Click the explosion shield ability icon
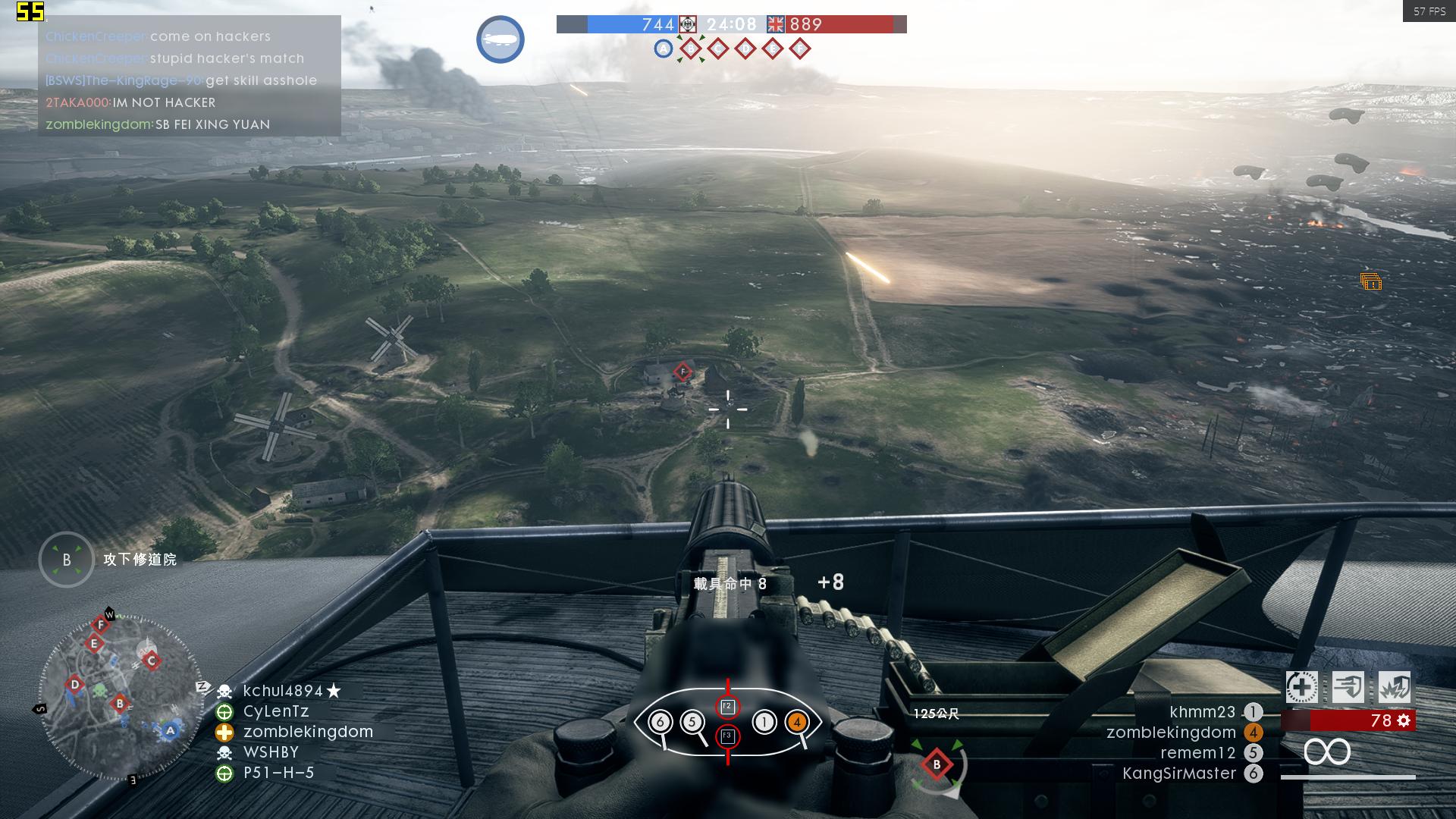Viewport: 1456px width, 819px height. pyautogui.click(x=1395, y=688)
